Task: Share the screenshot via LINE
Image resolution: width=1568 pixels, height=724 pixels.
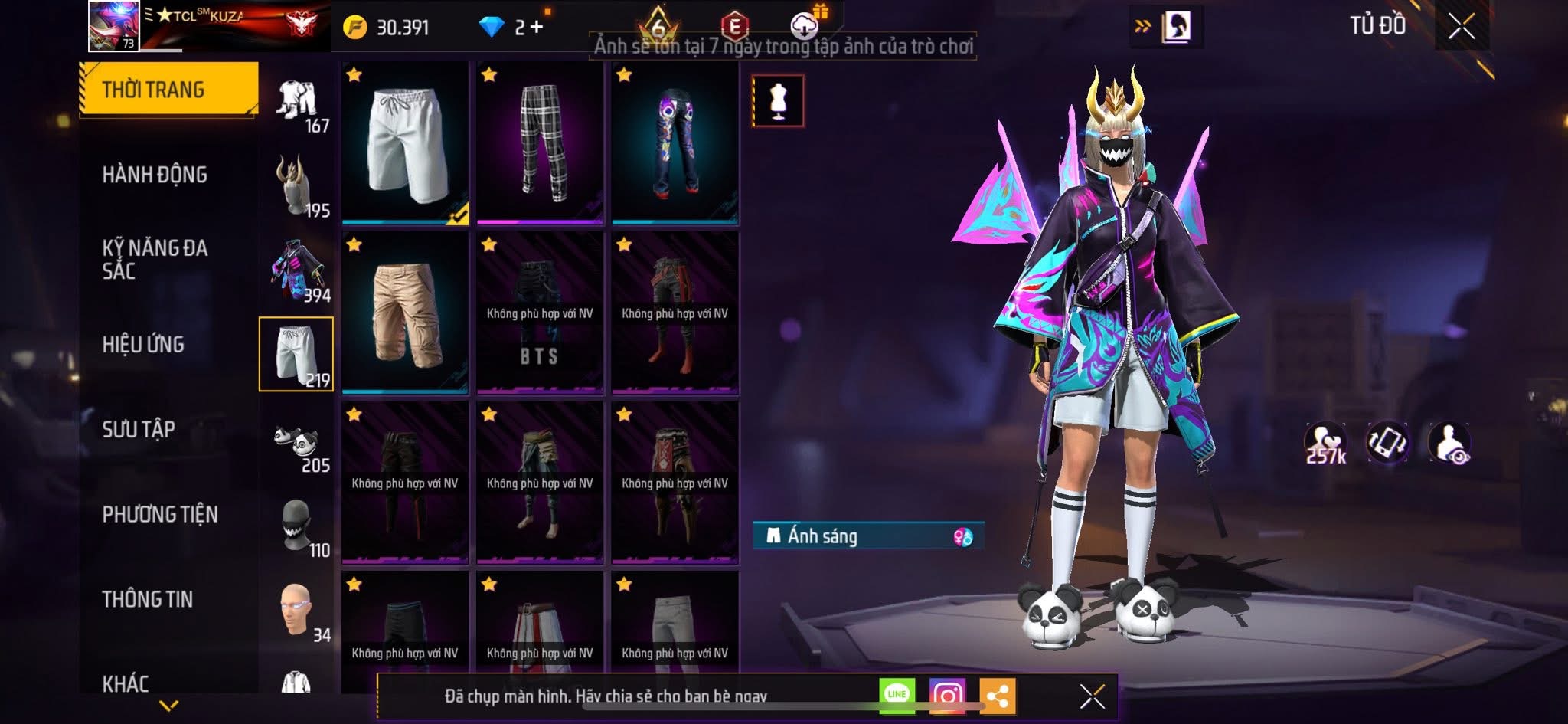Action: (x=897, y=695)
